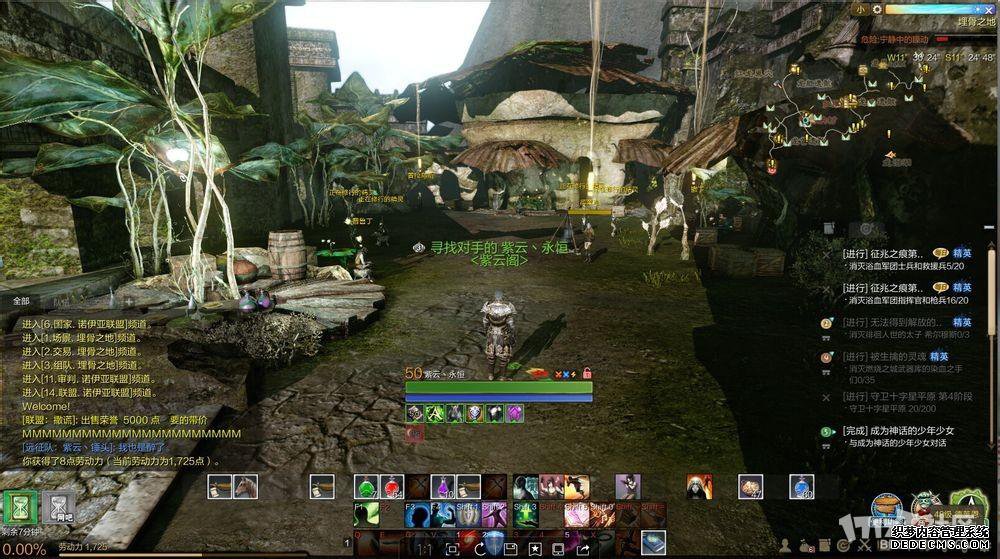Screen dimensions: 1000x559
Task: Click the green hourglass icon
Action: [17, 507]
